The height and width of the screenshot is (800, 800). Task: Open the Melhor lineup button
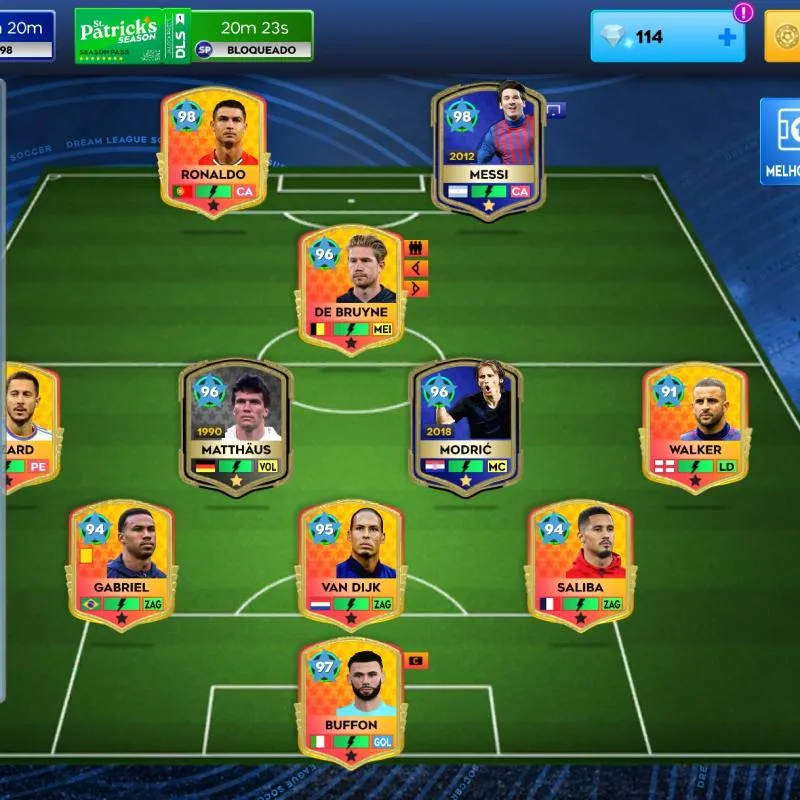(x=781, y=141)
